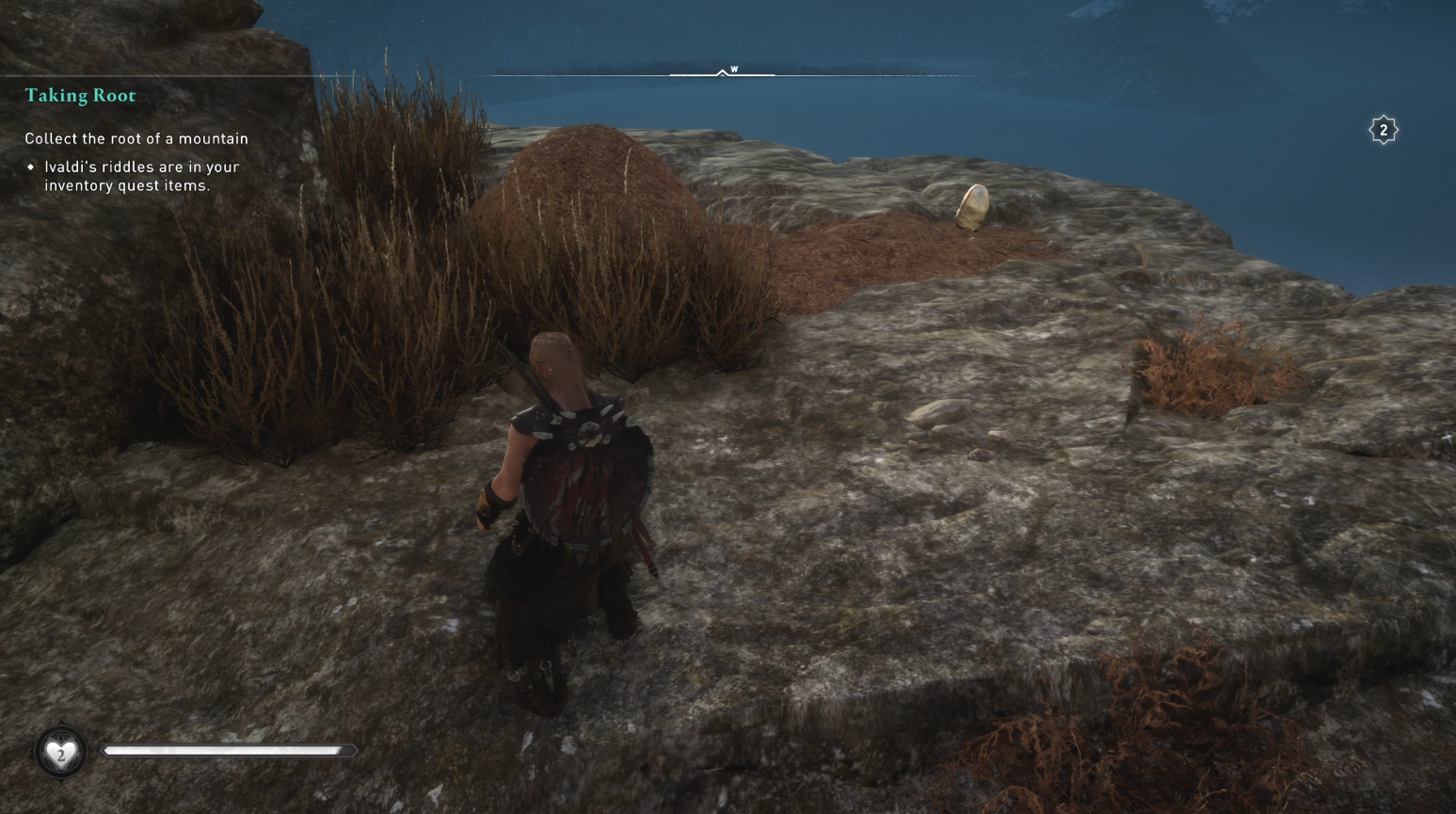Click the number 2 inside the heart icon
This screenshot has height=814, width=1456.
(60, 753)
